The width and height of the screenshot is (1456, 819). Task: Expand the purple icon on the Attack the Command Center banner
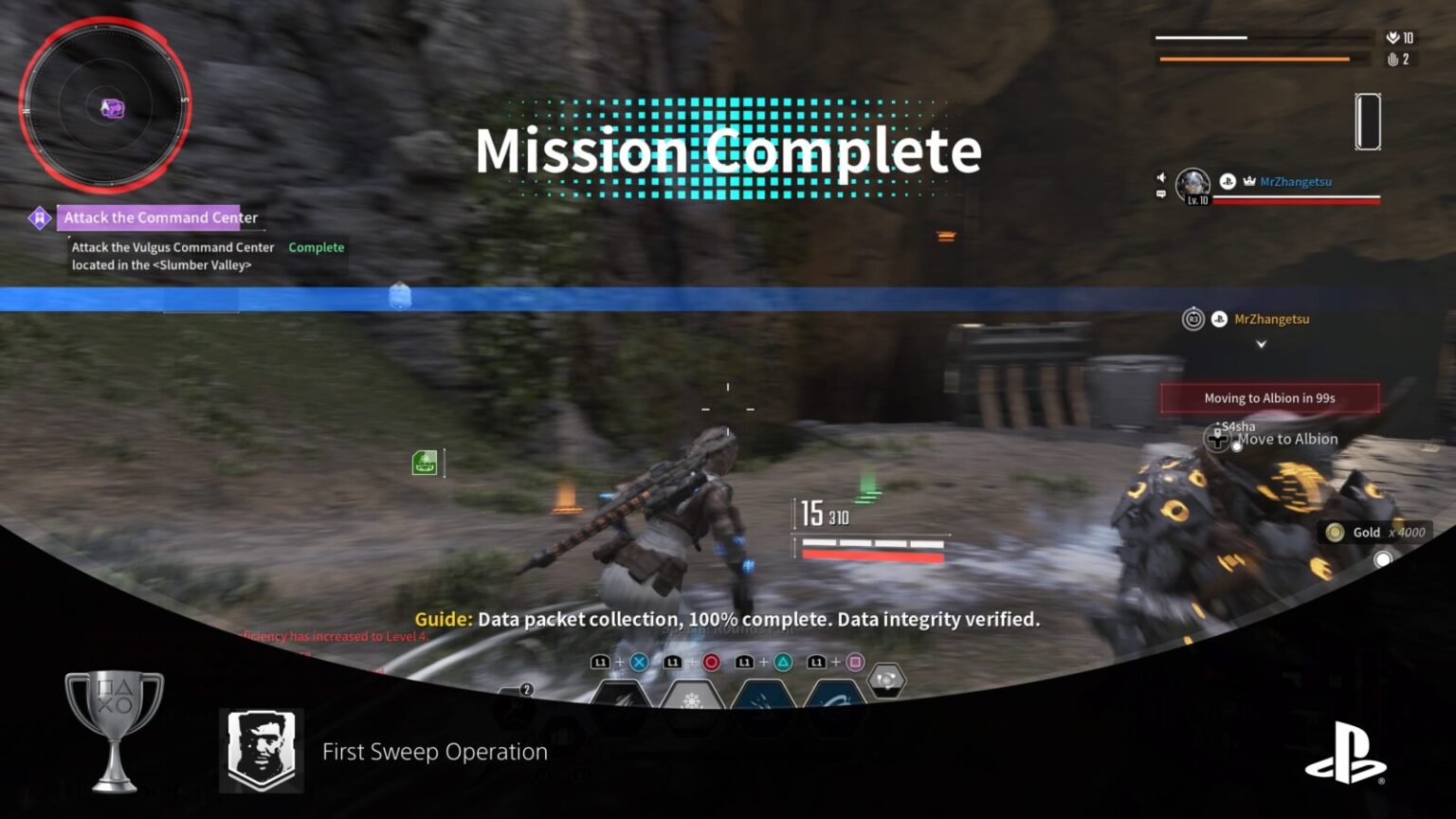click(38, 217)
